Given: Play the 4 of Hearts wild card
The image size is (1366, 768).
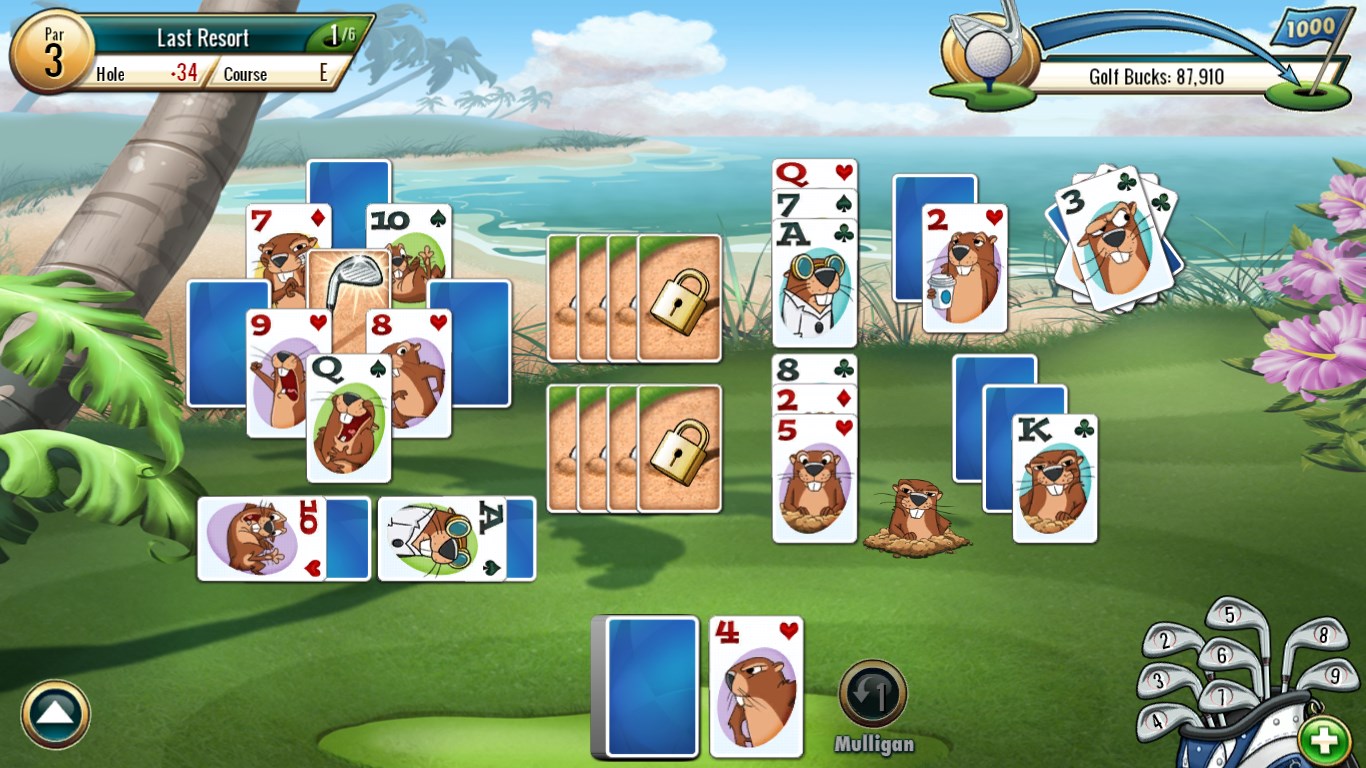Looking at the screenshot, I should pos(757,686).
